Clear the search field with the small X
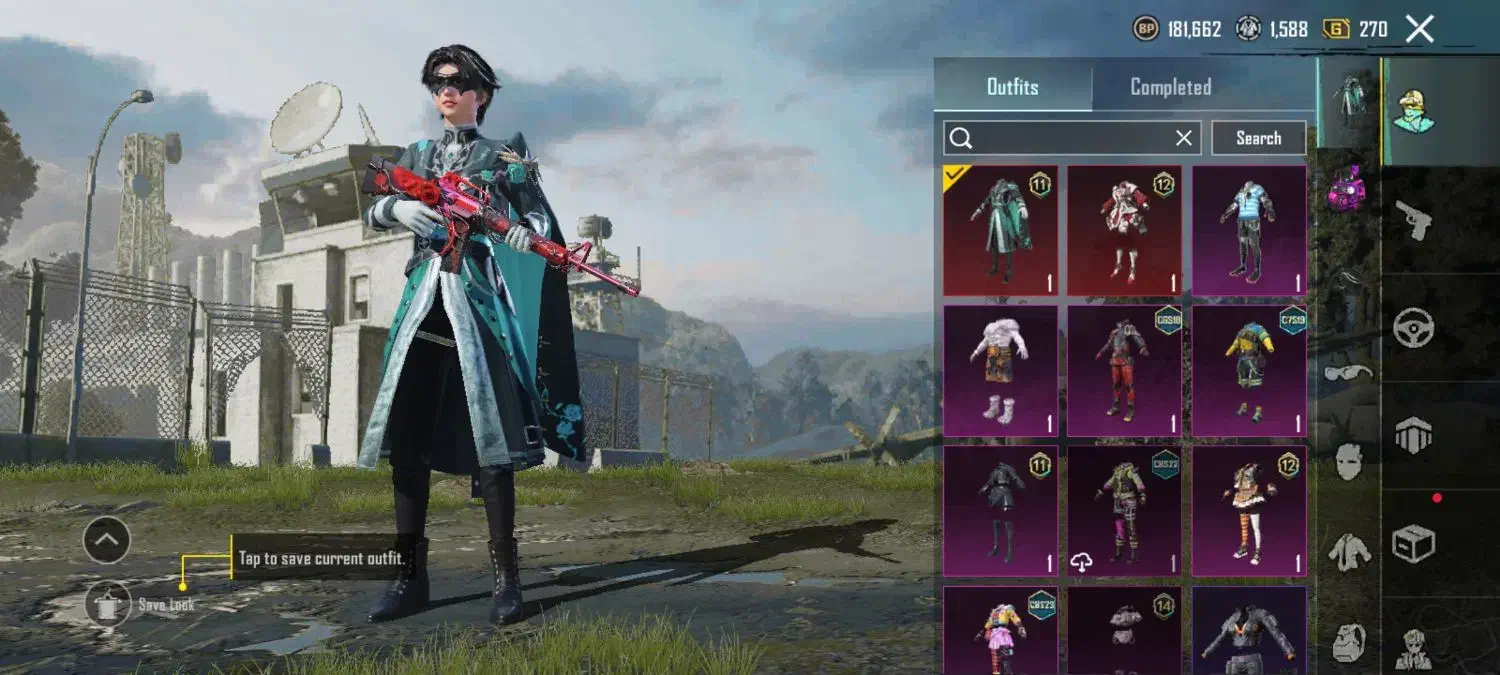 click(x=1184, y=138)
